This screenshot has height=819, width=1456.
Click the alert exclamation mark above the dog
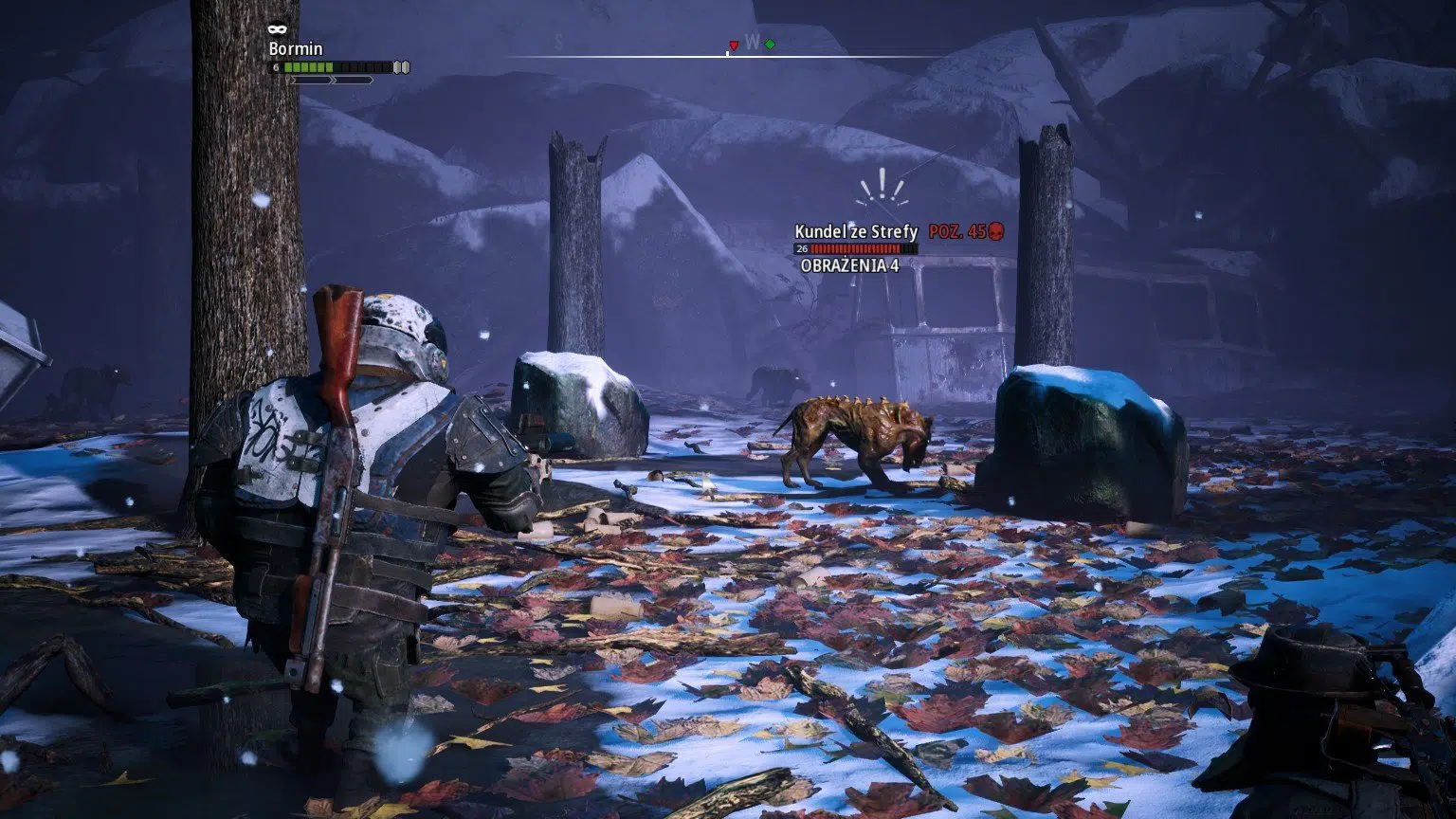(883, 182)
